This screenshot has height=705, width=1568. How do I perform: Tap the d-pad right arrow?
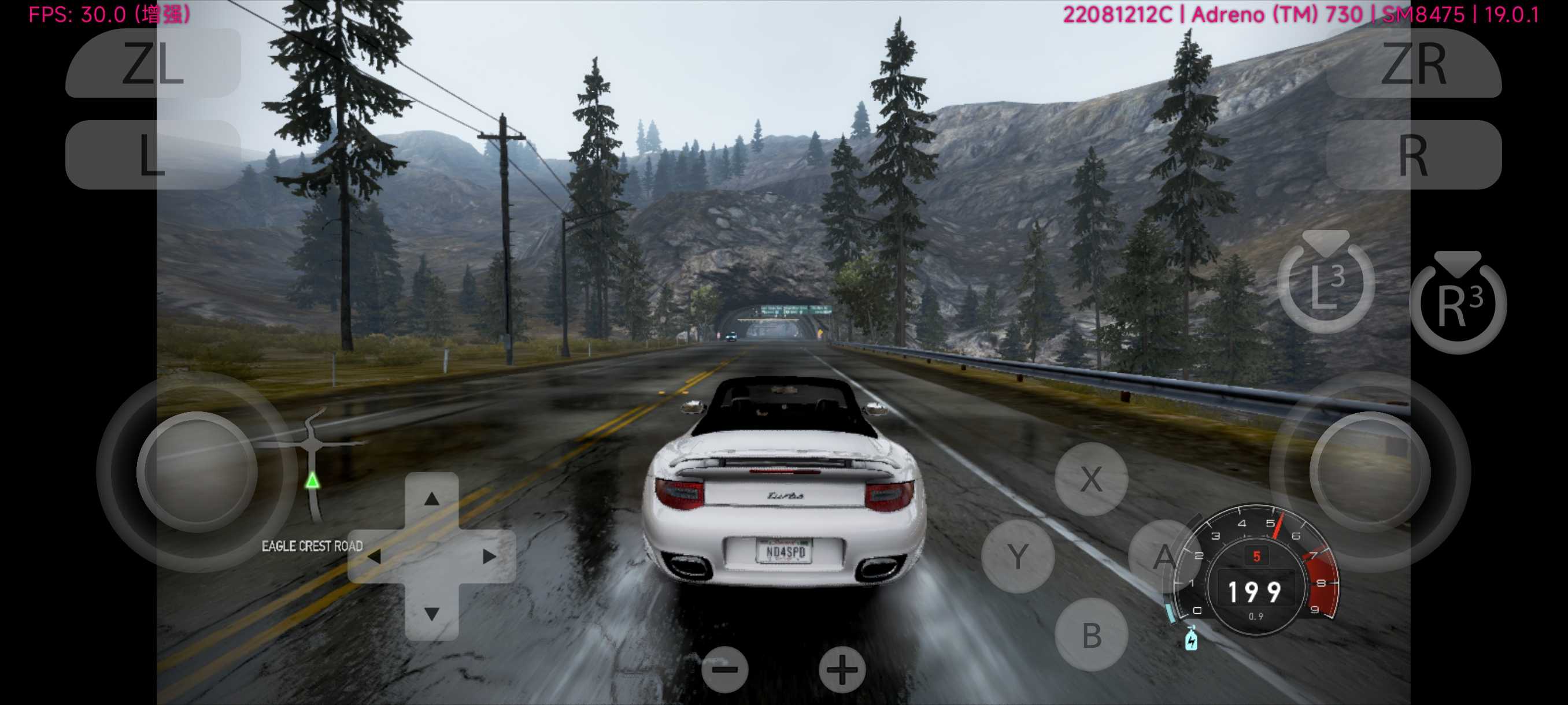coord(489,556)
